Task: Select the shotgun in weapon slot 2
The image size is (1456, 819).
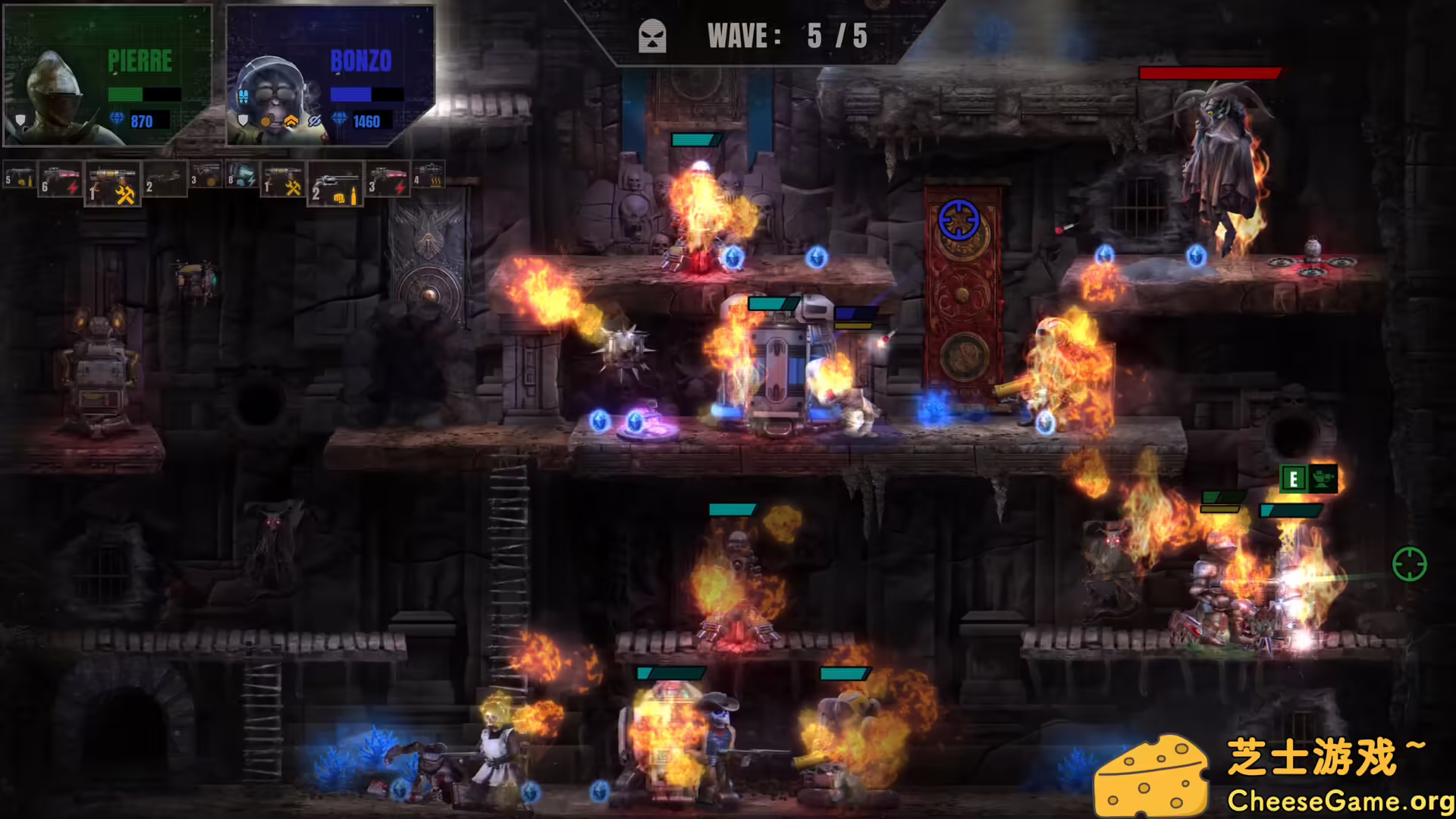Action: pyautogui.click(x=163, y=180)
